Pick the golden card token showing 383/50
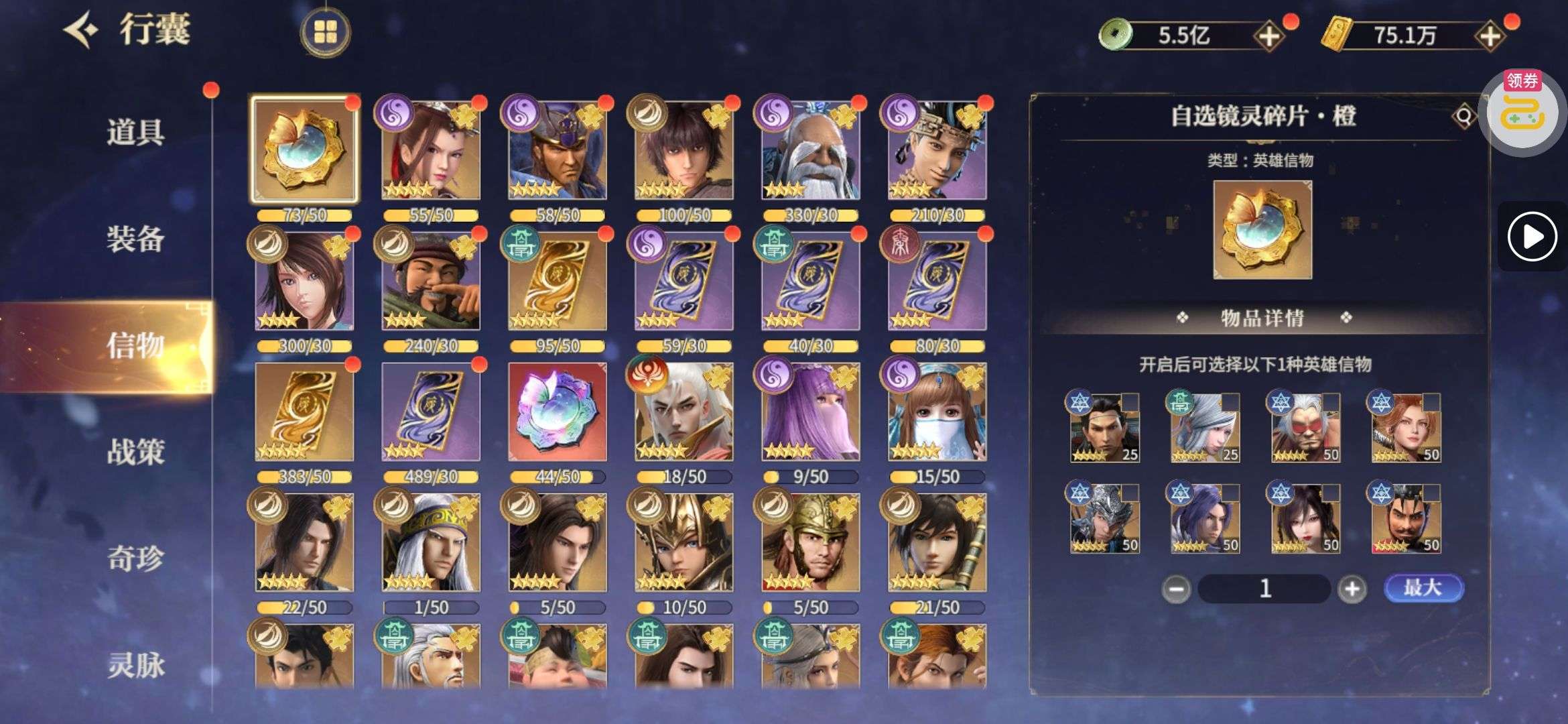The image size is (1568, 724). tap(304, 412)
